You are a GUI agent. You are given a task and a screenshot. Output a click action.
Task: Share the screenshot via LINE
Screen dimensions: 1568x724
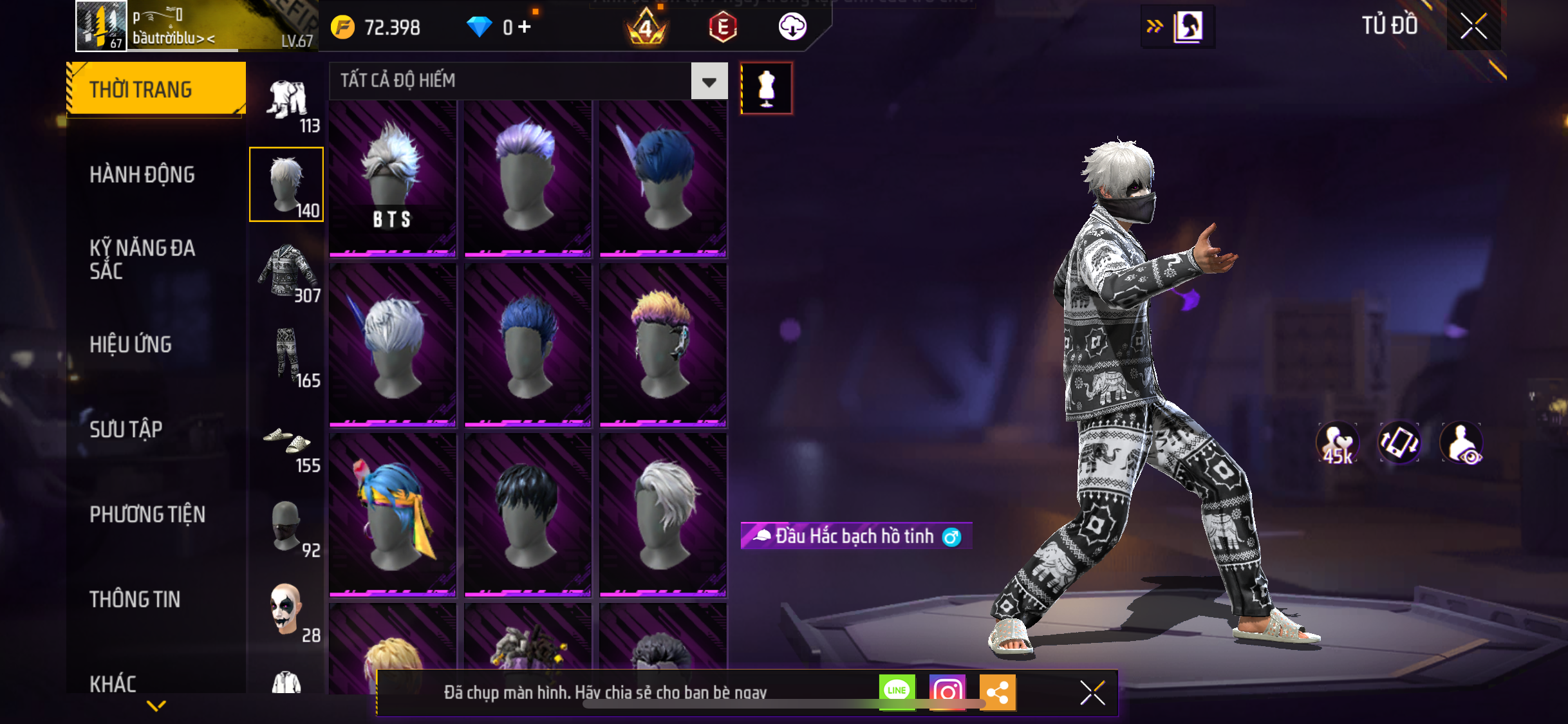coord(897,692)
